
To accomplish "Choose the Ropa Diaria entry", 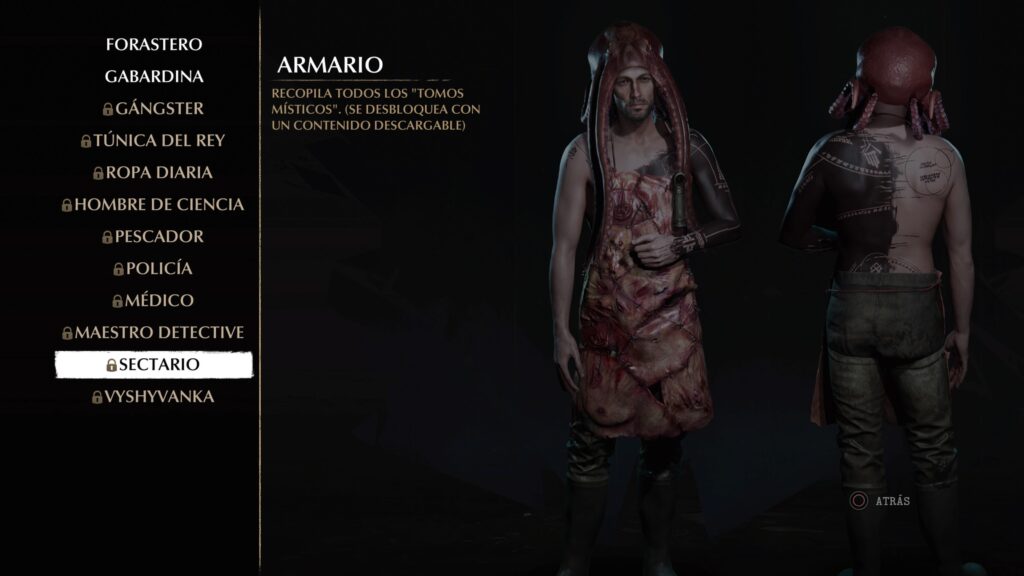I will coord(154,172).
